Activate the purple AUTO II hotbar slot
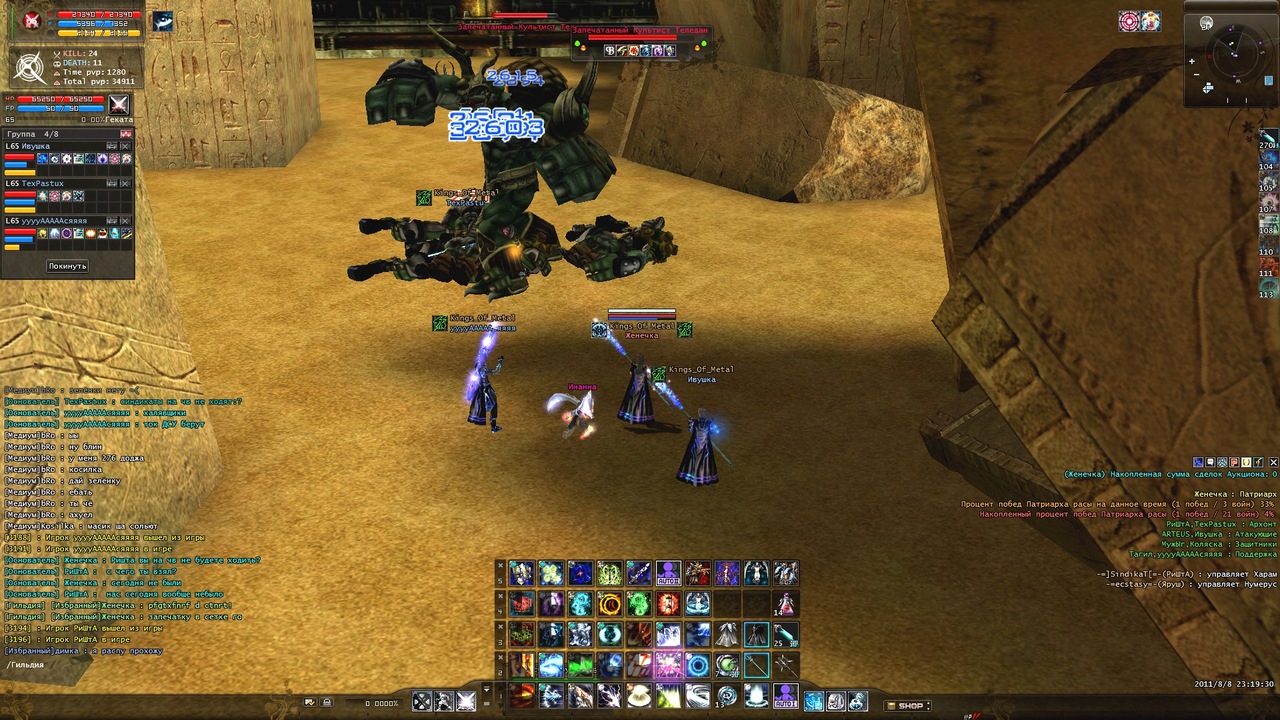1280x720 pixels. click(668, 573)
